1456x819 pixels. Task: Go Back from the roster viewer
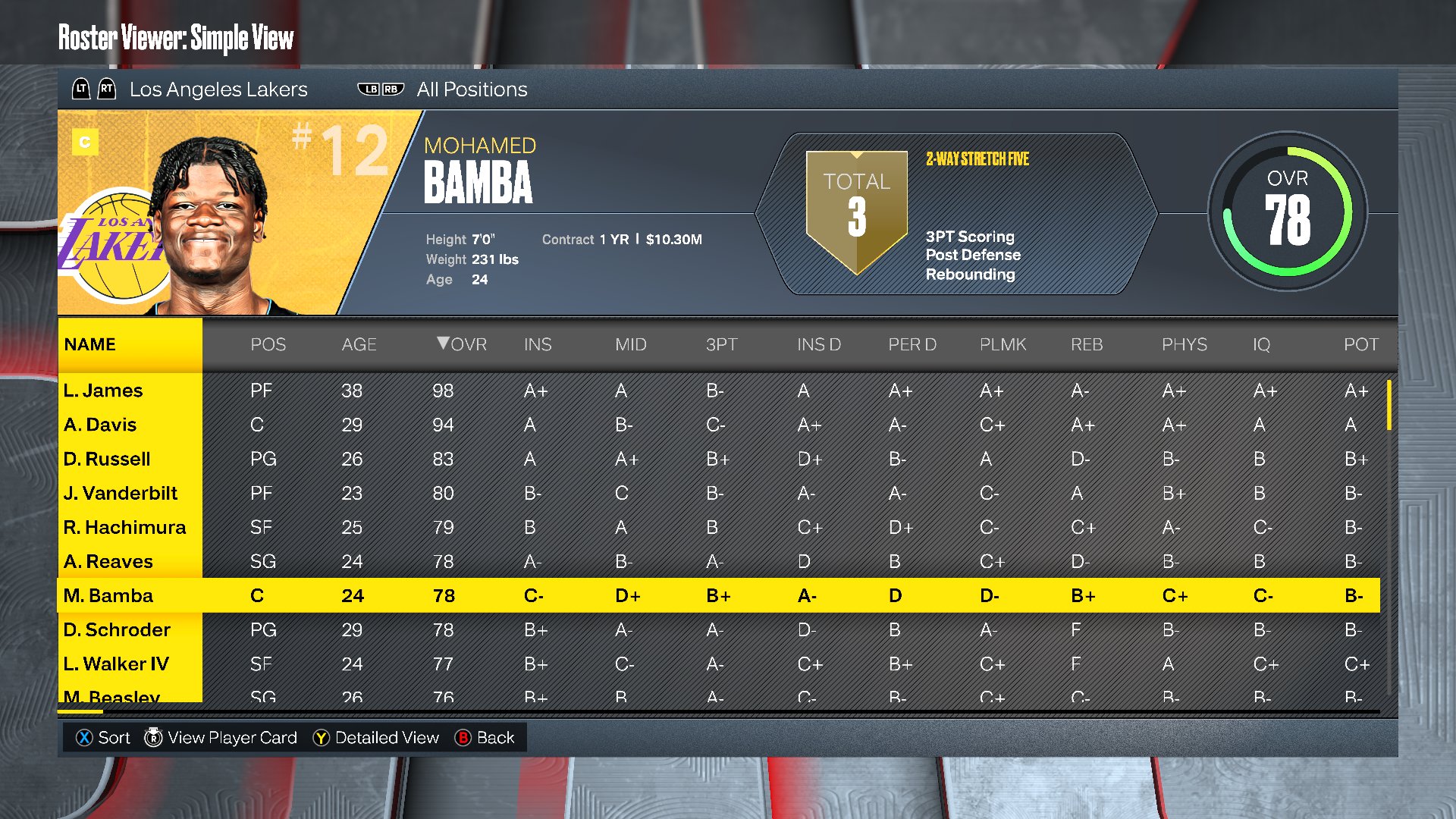485,738
